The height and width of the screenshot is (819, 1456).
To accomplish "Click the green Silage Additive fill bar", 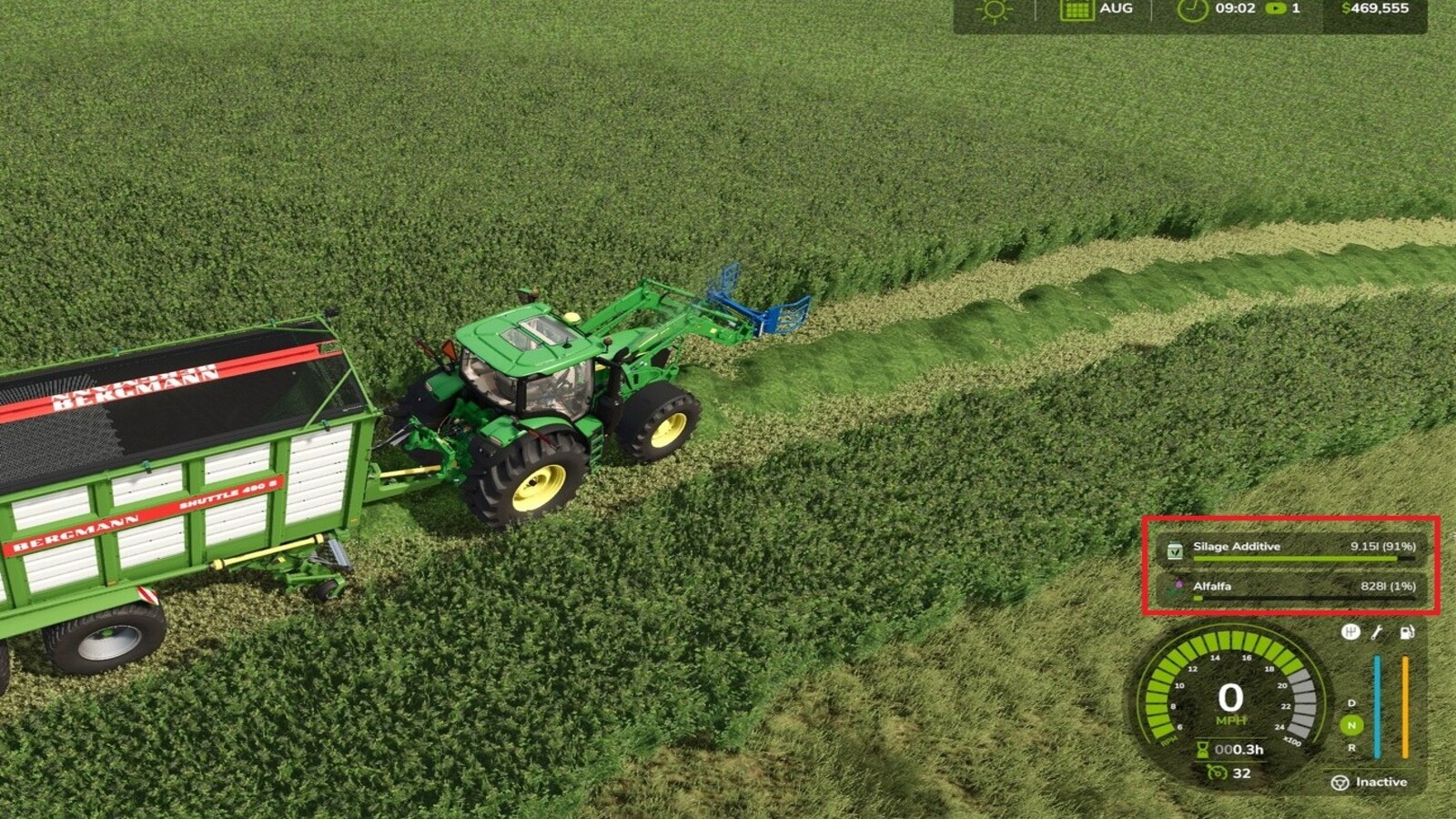I will pos(1292,558).
